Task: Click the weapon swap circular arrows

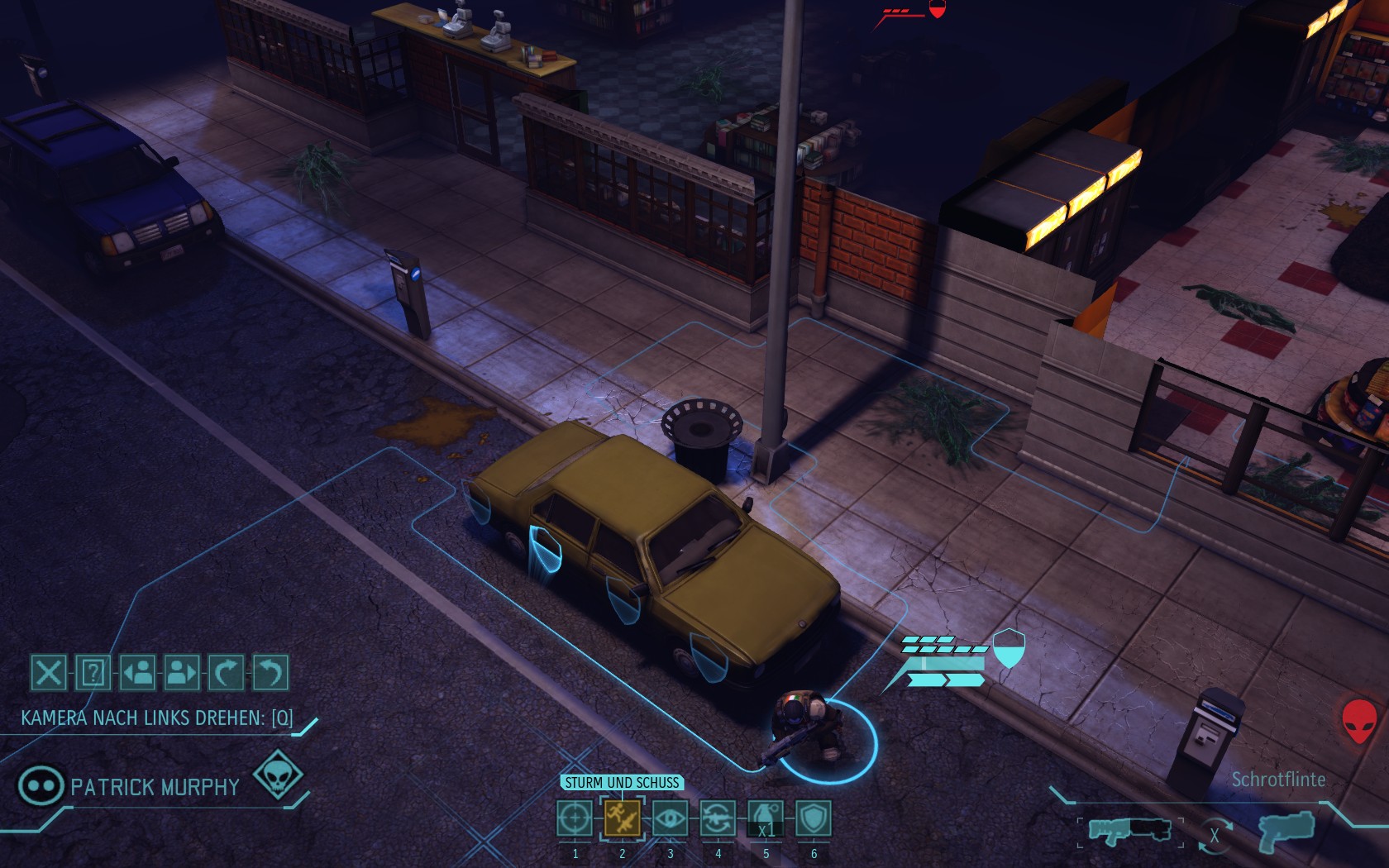Action: pyautogui.click(x=1215, y=835)
